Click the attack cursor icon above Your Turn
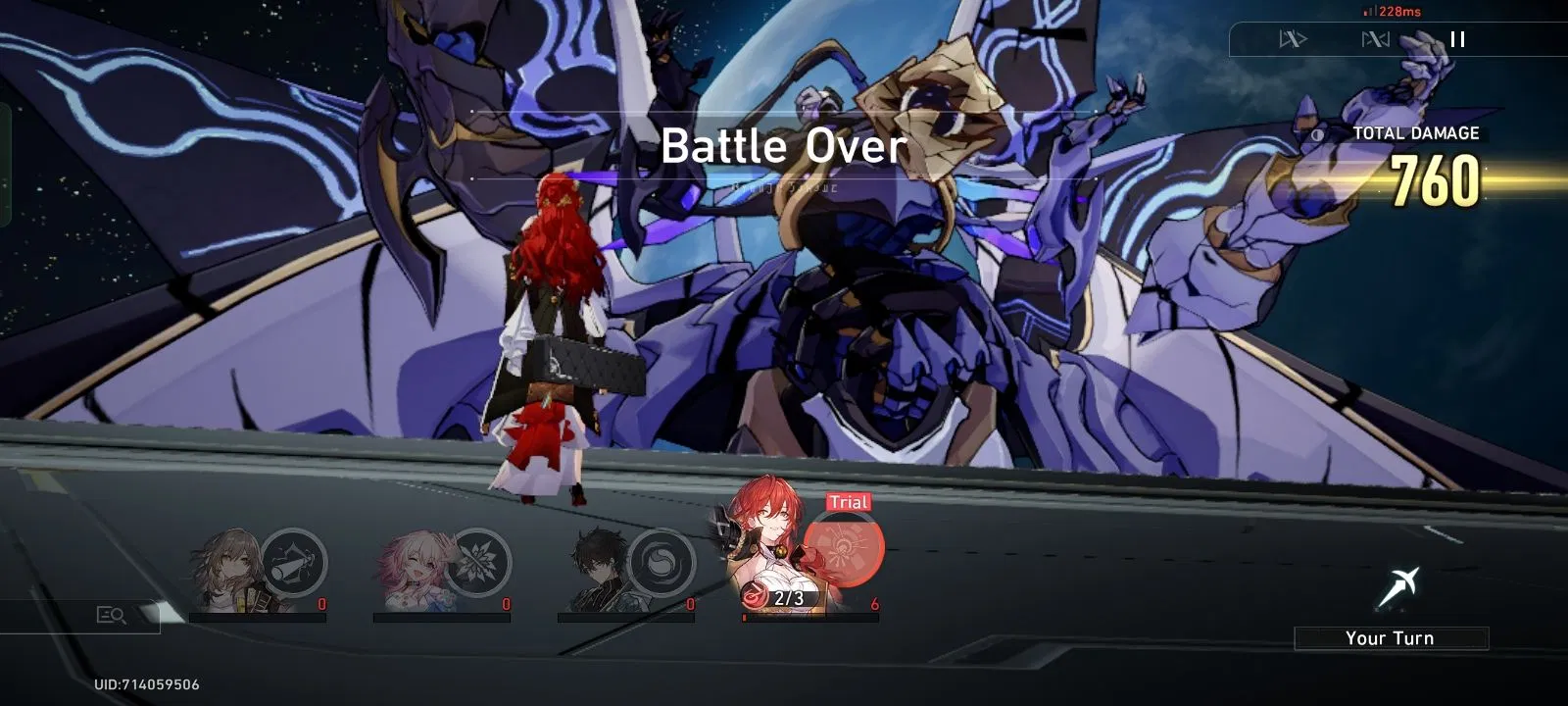This screenshot has height=706, width=1568. (x=1396, y=582)
